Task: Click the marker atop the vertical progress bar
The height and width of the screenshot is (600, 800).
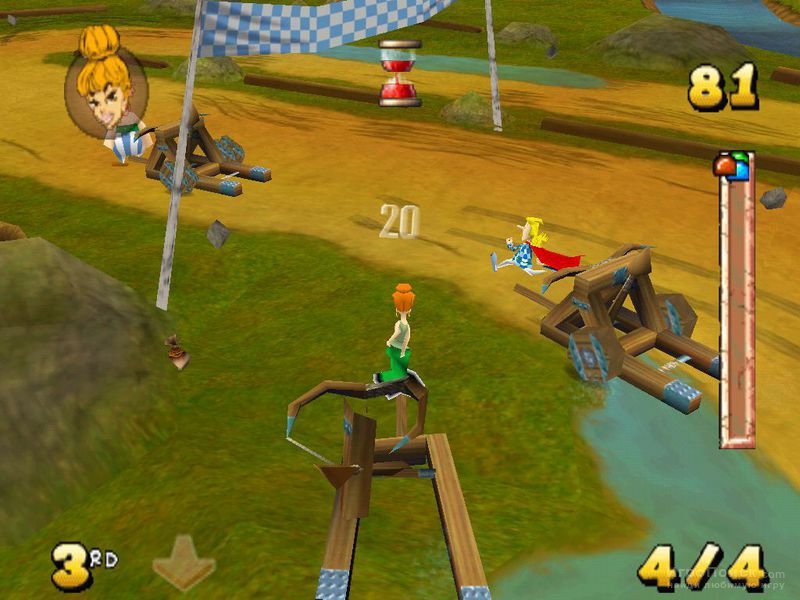Action: coord(733,165)
